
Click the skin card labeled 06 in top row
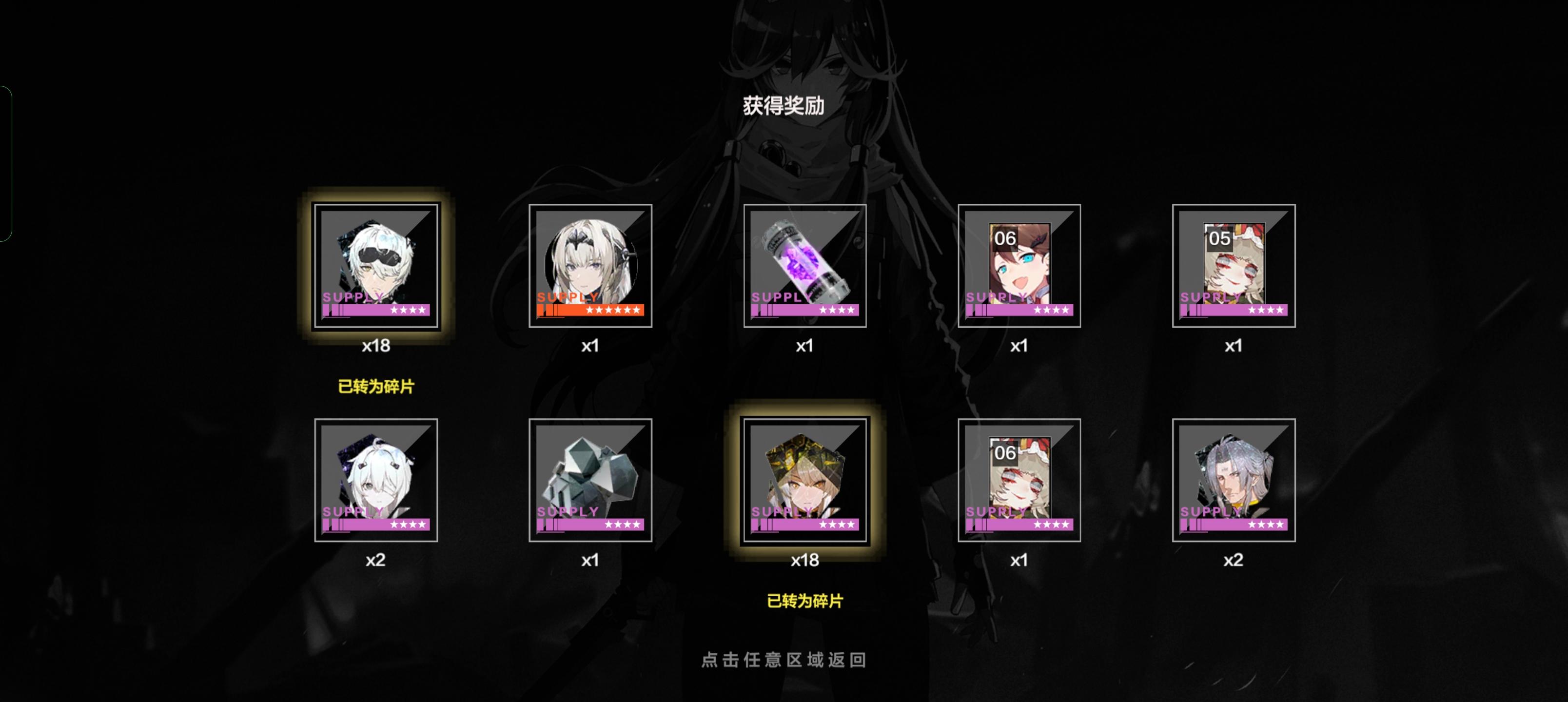[1019, 266]
